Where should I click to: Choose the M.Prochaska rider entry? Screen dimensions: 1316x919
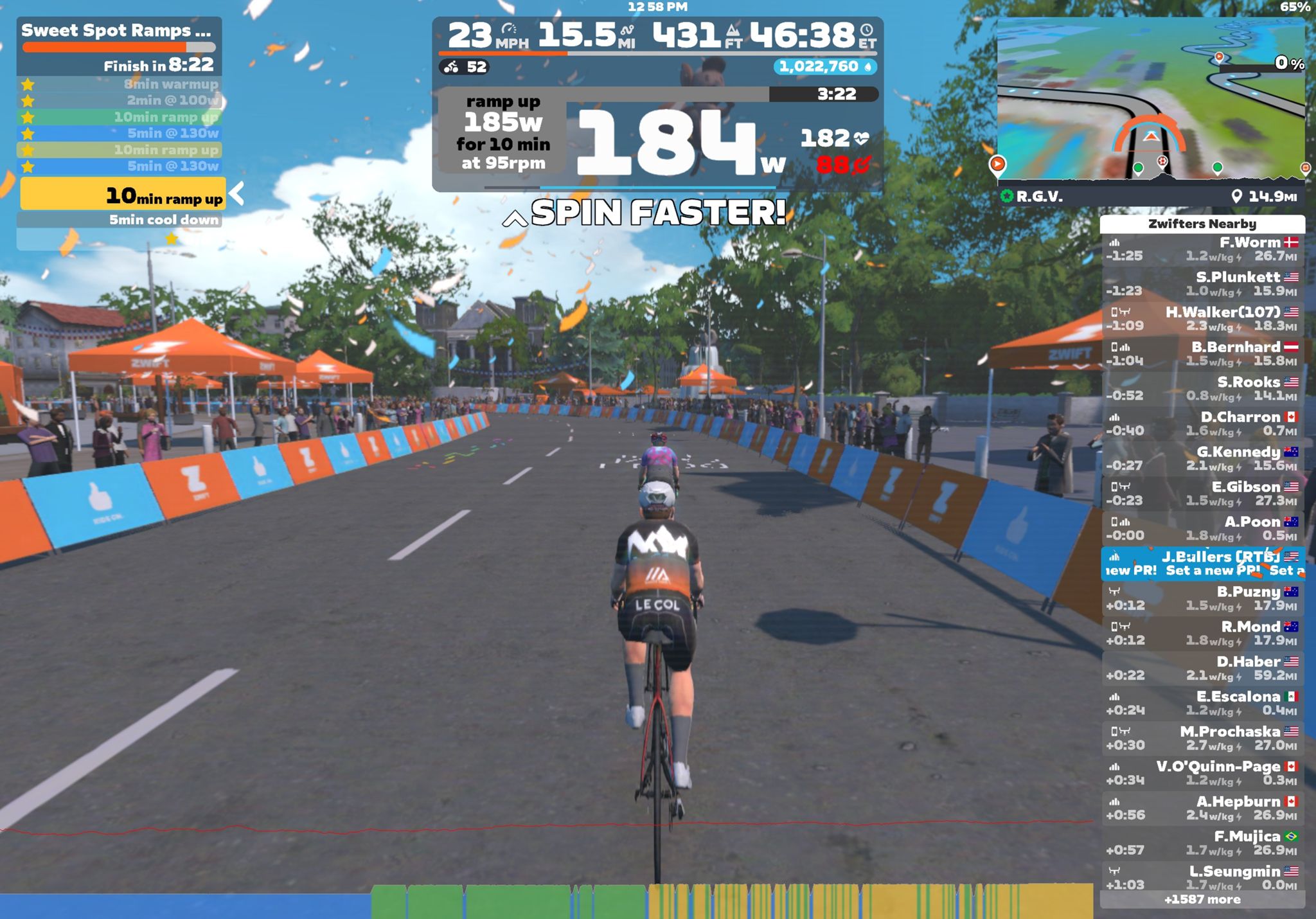pyautogui.click(x=1202, y=738)
